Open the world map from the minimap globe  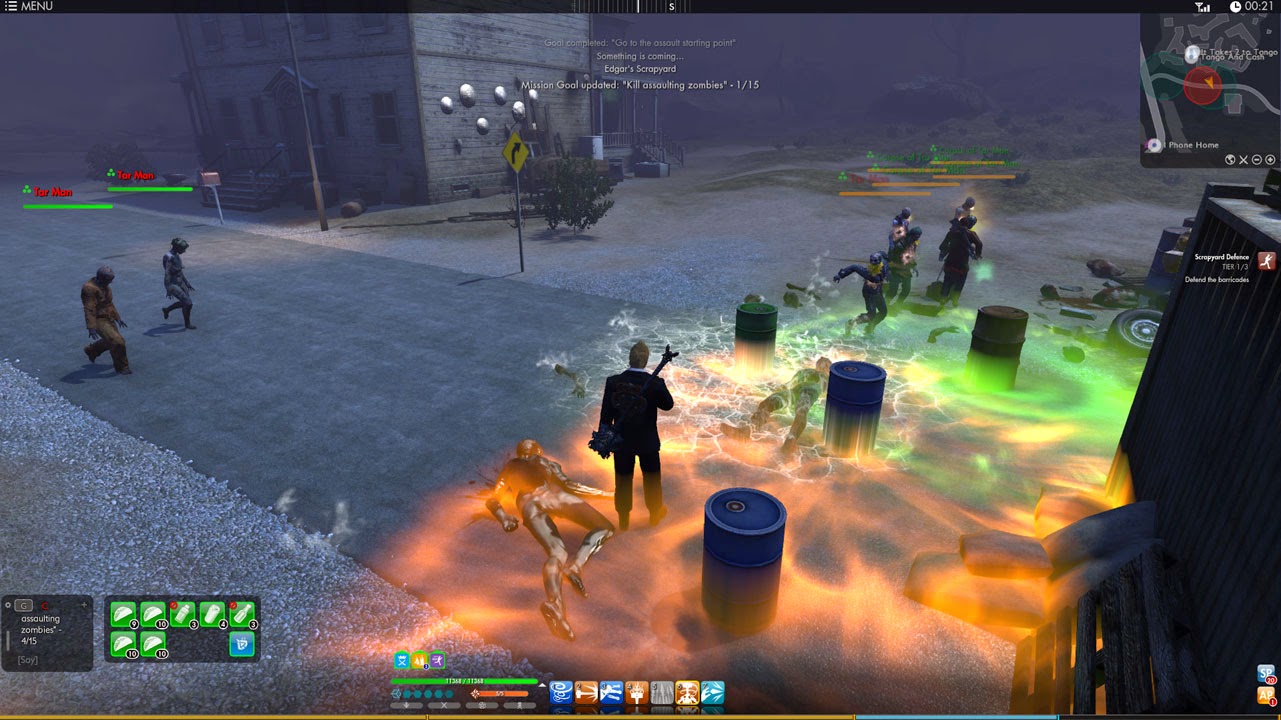point(1230,159)
